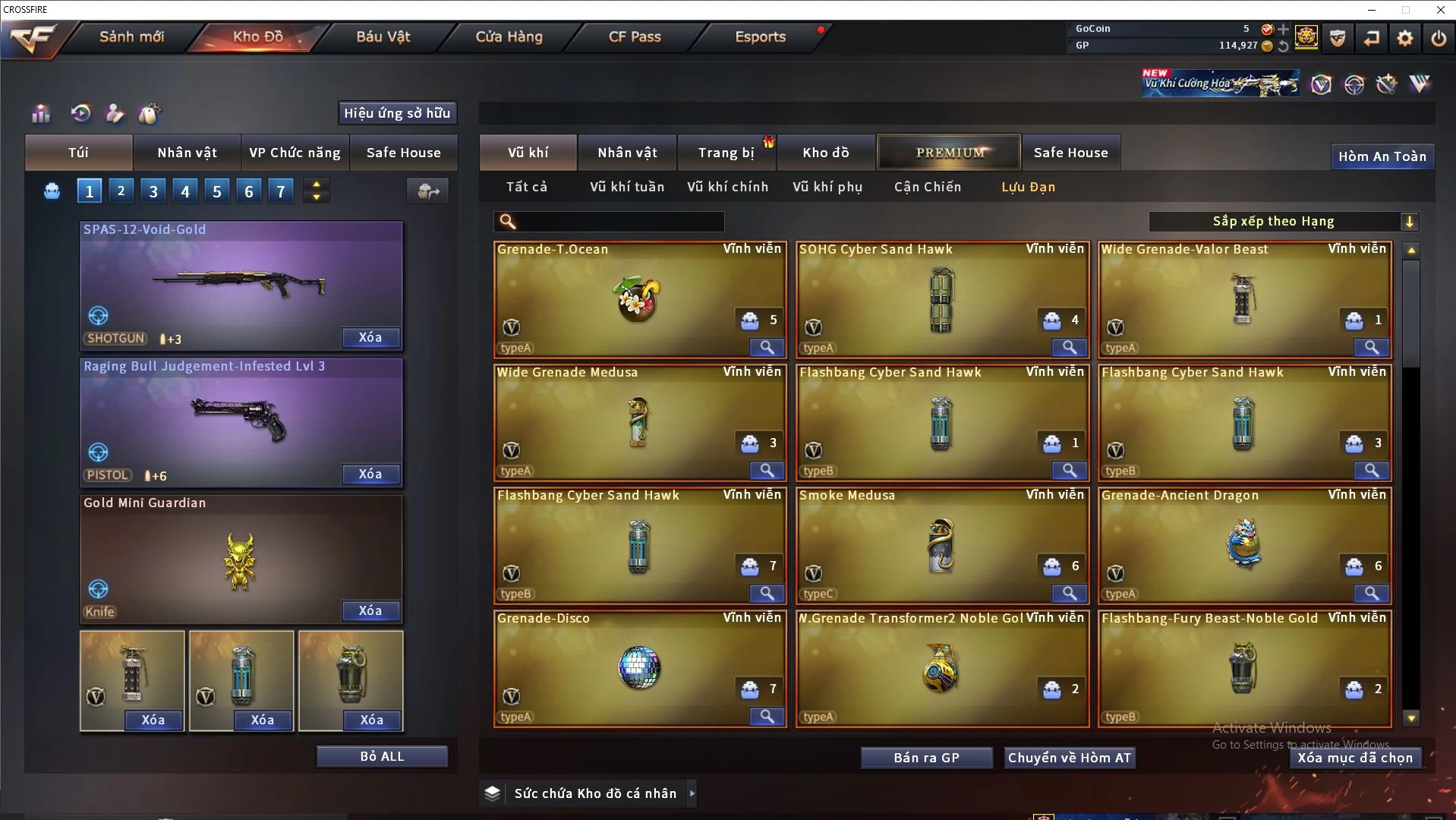
Task: Select bag preset number 3
Action: 153,191
